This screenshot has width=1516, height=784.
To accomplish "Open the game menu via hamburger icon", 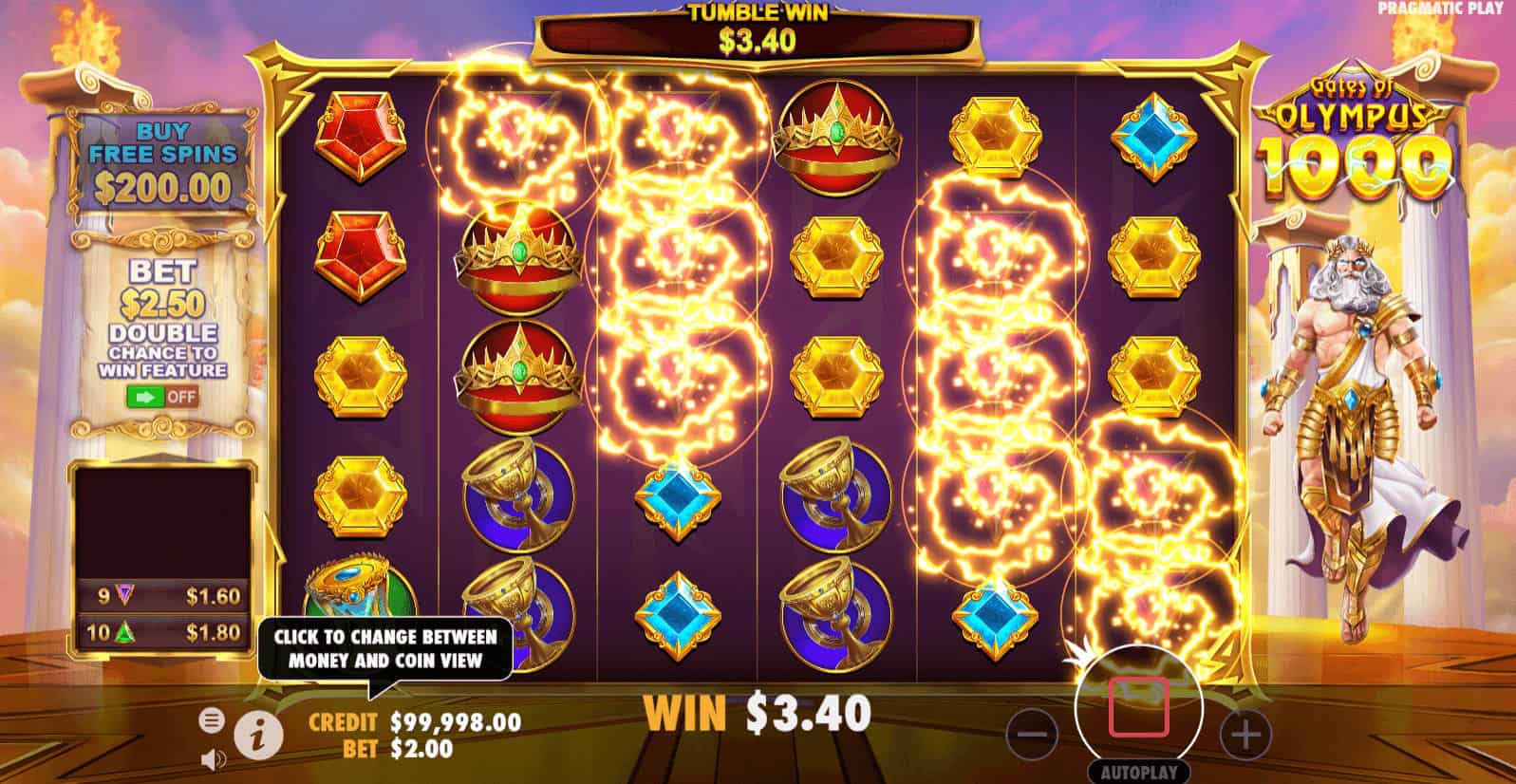I will pos(211,720).
